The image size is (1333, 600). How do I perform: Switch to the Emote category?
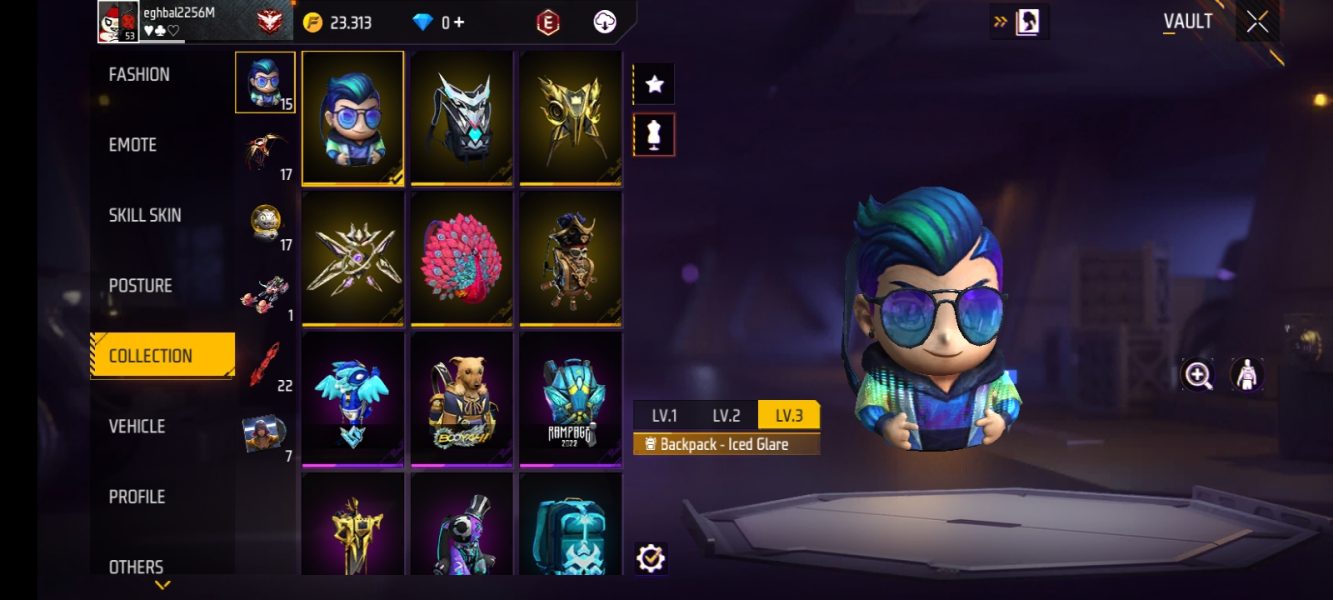(x=133, y=145)
